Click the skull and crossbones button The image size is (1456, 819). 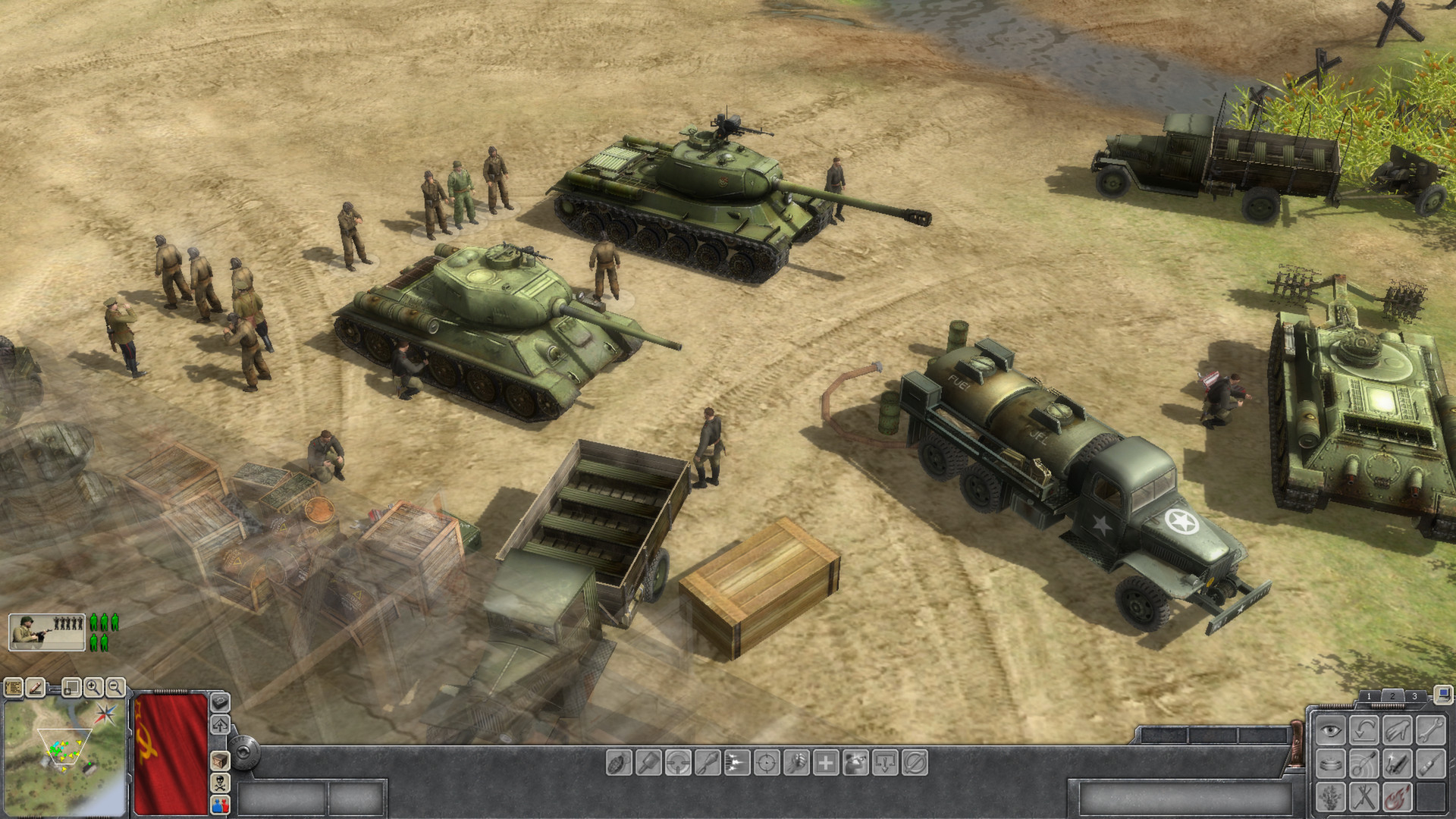point(219,783)
